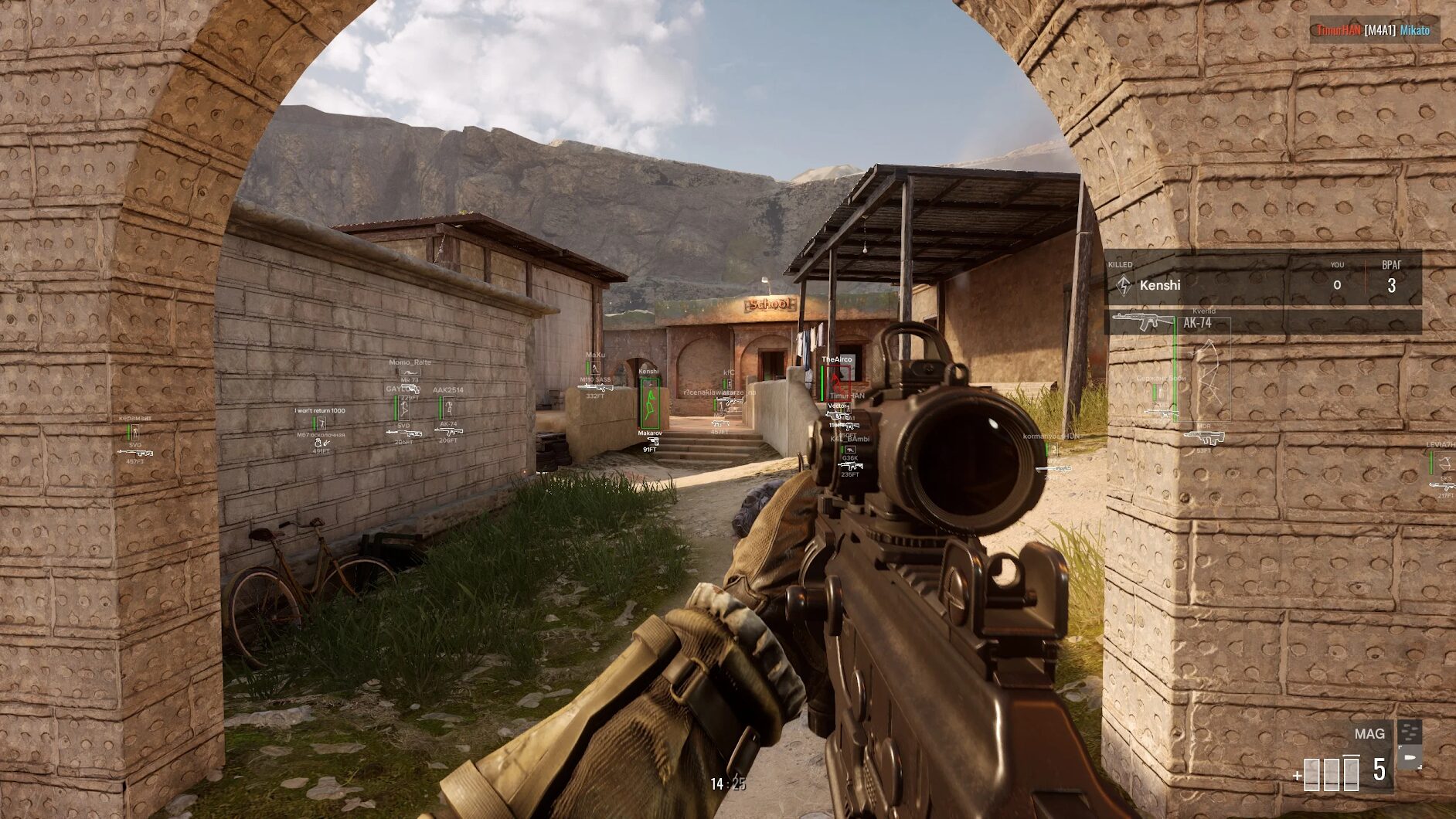Select the multi-bullet automatic fire mode icon

point(1410,731)
